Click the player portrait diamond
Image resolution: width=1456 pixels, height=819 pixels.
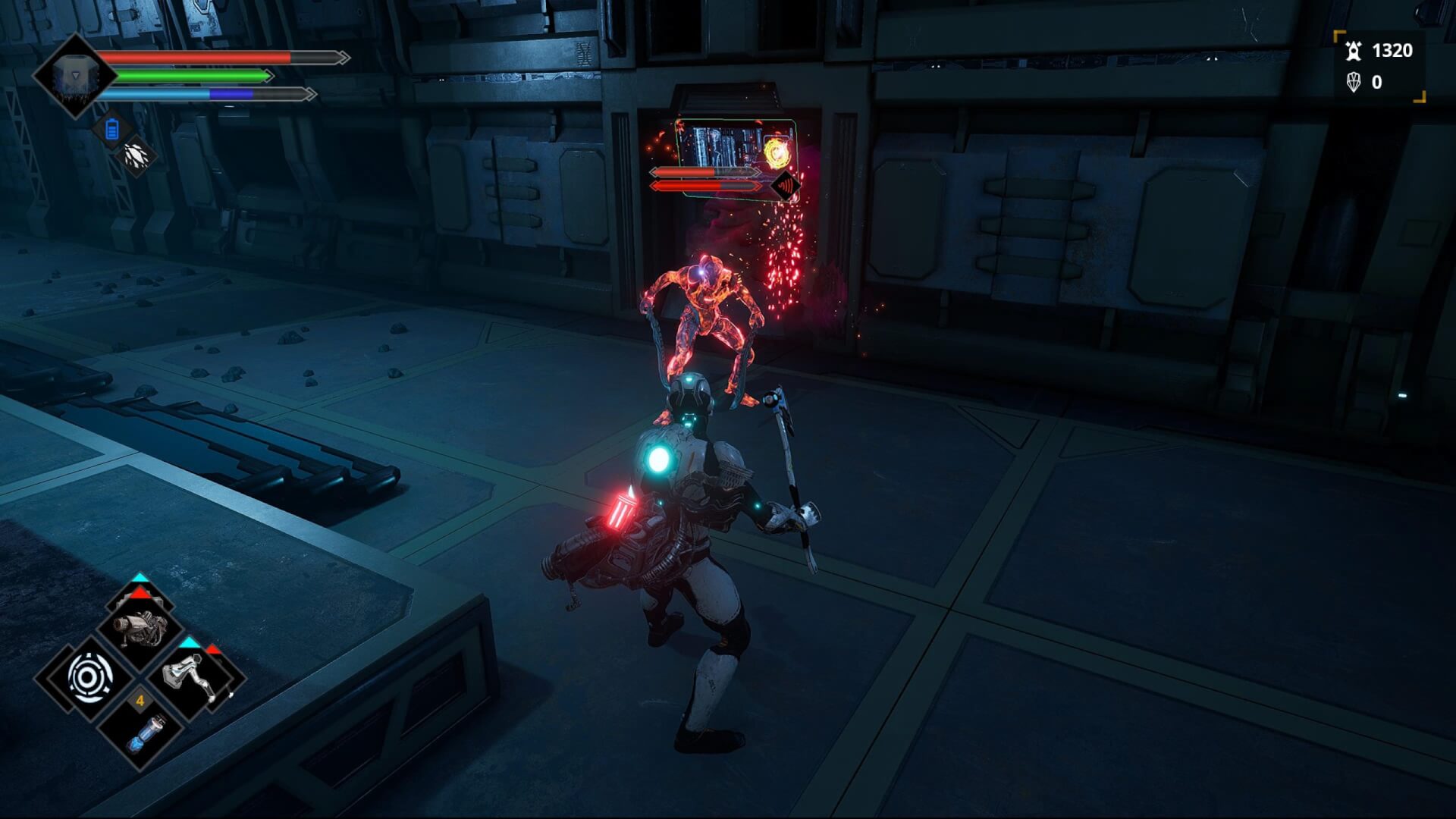coord(74,76)
